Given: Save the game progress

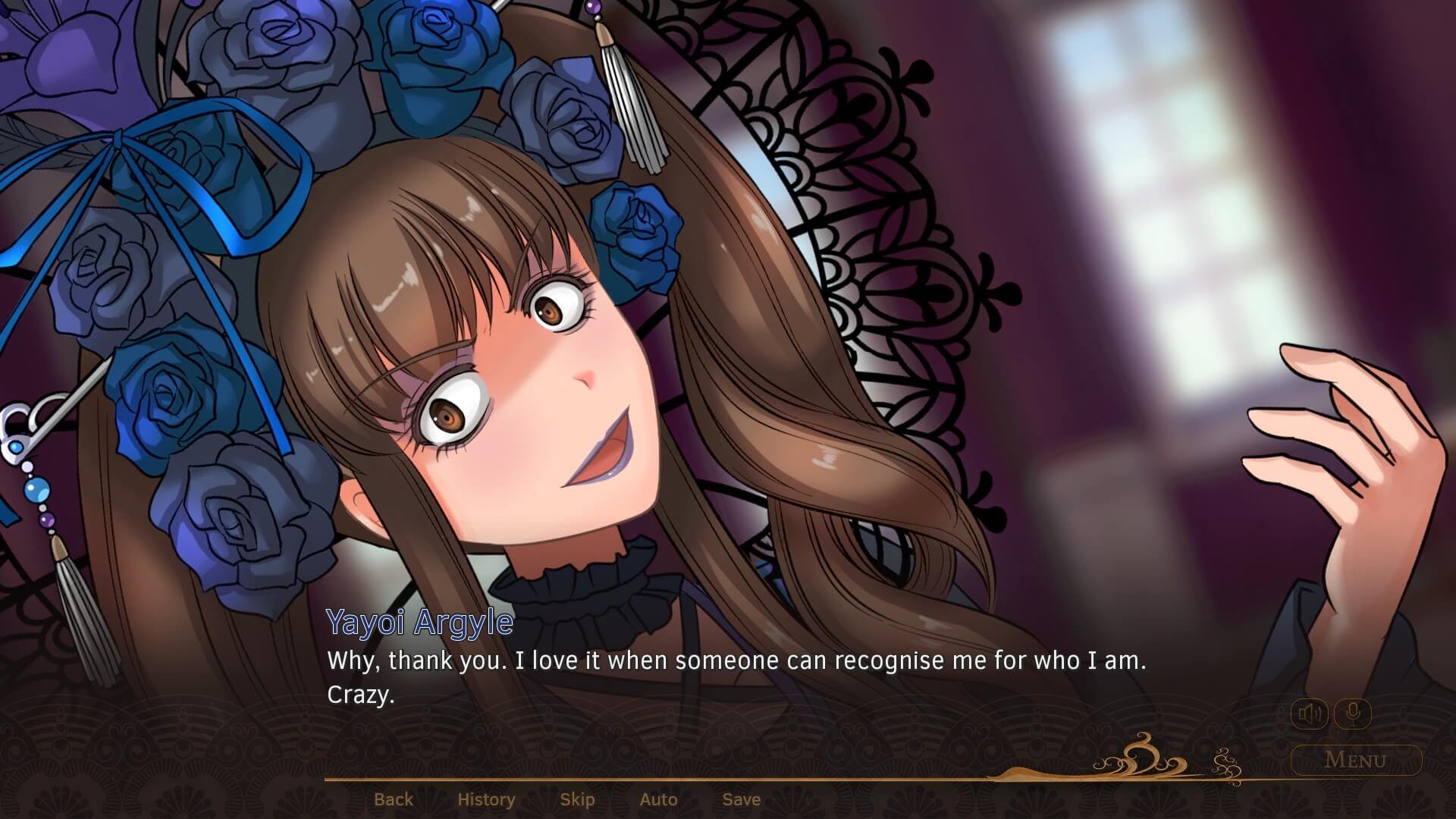Looking at the screenshot, I should click(x=741, y=799).
